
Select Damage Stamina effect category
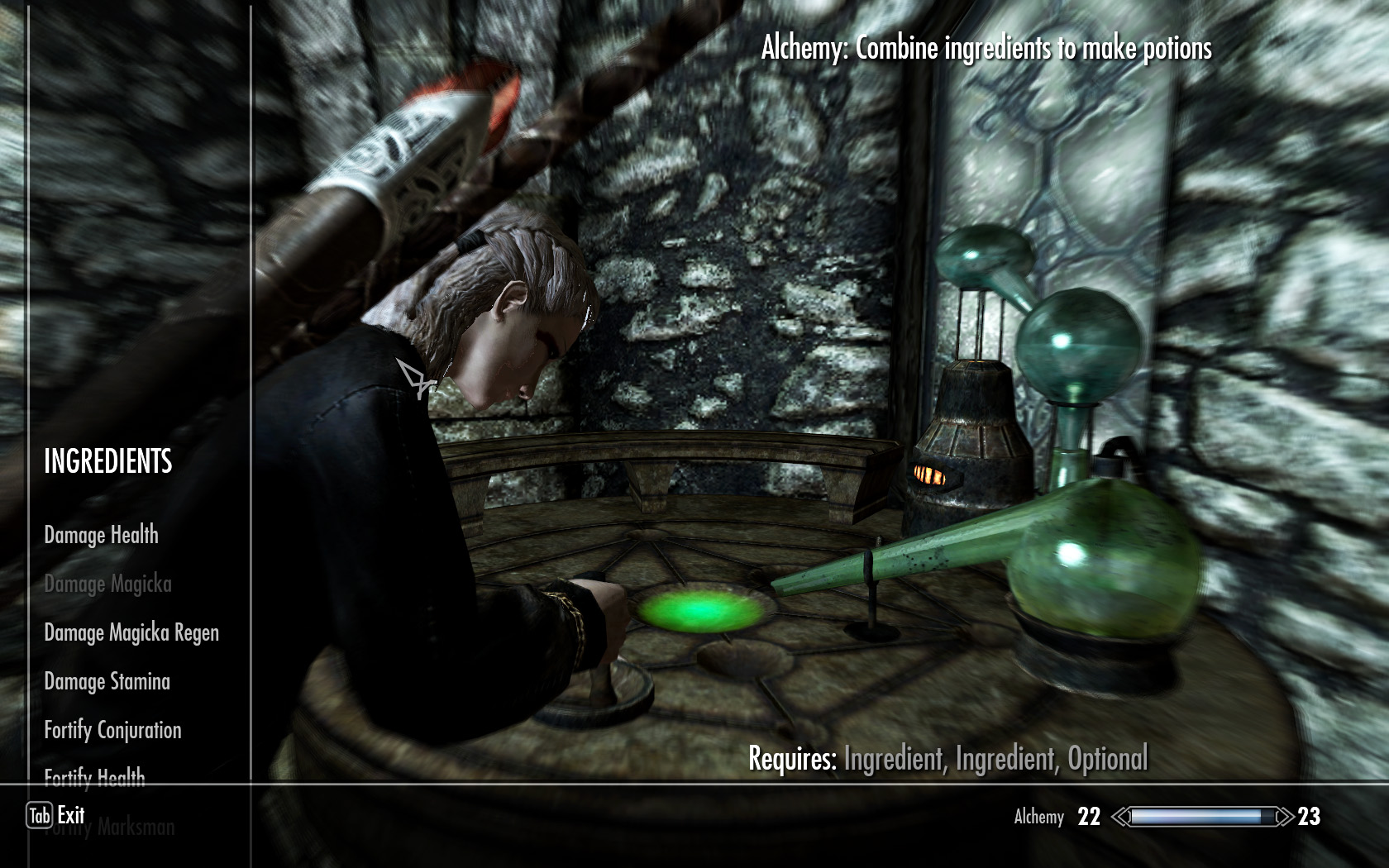click(x=107, y=681)
